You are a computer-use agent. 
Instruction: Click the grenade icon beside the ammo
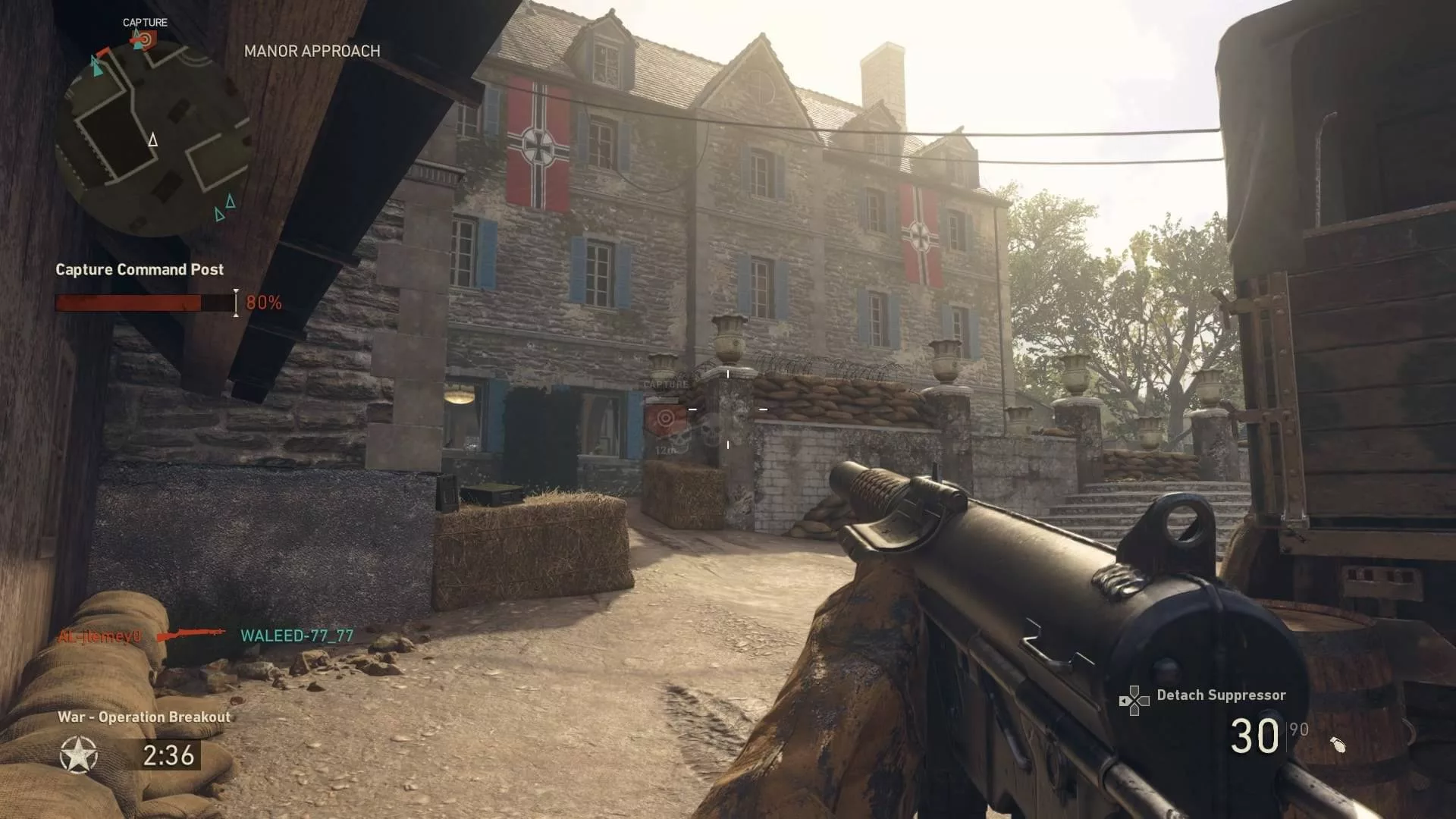[x=1338, y=745]
